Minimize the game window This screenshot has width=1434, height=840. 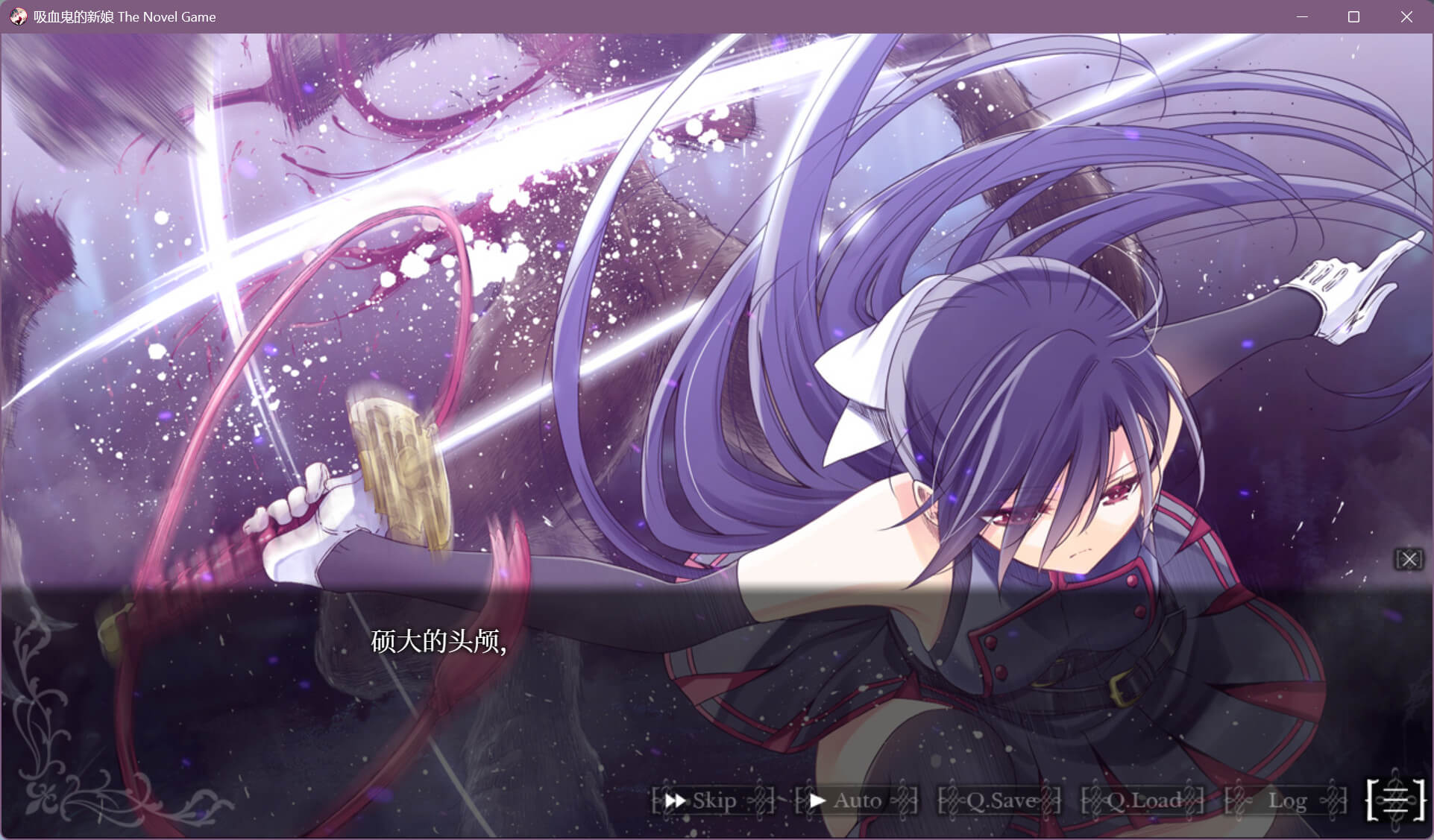click(1302, 16)
